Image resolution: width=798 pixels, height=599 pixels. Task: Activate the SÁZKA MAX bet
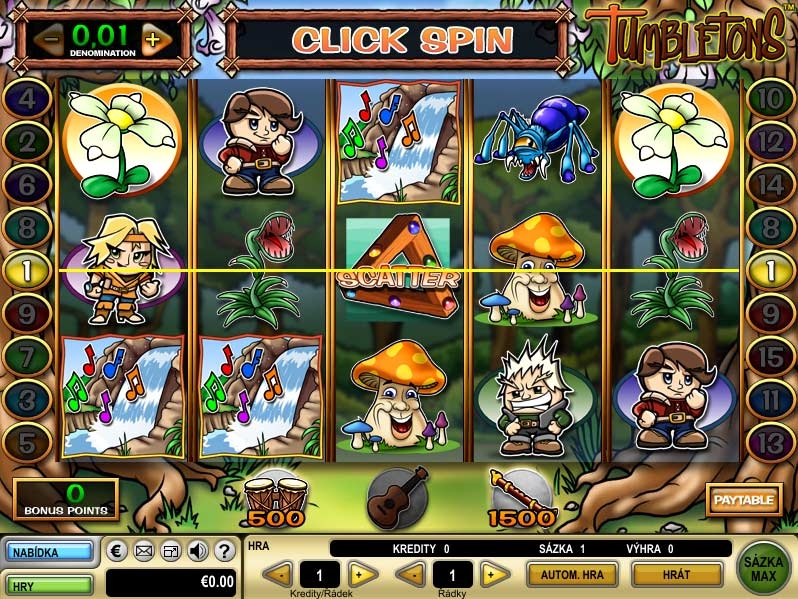point(763,568)
